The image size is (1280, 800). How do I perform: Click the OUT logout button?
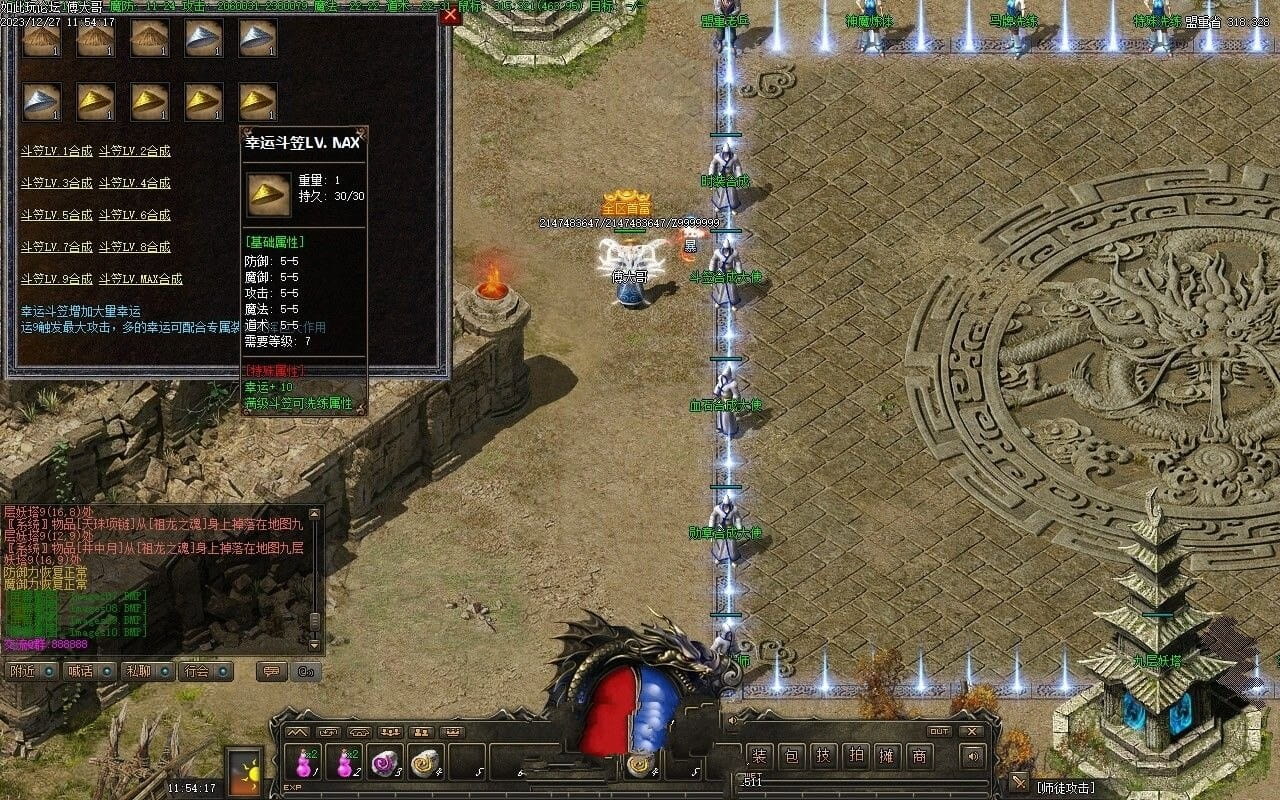click(x=939, y=731)
